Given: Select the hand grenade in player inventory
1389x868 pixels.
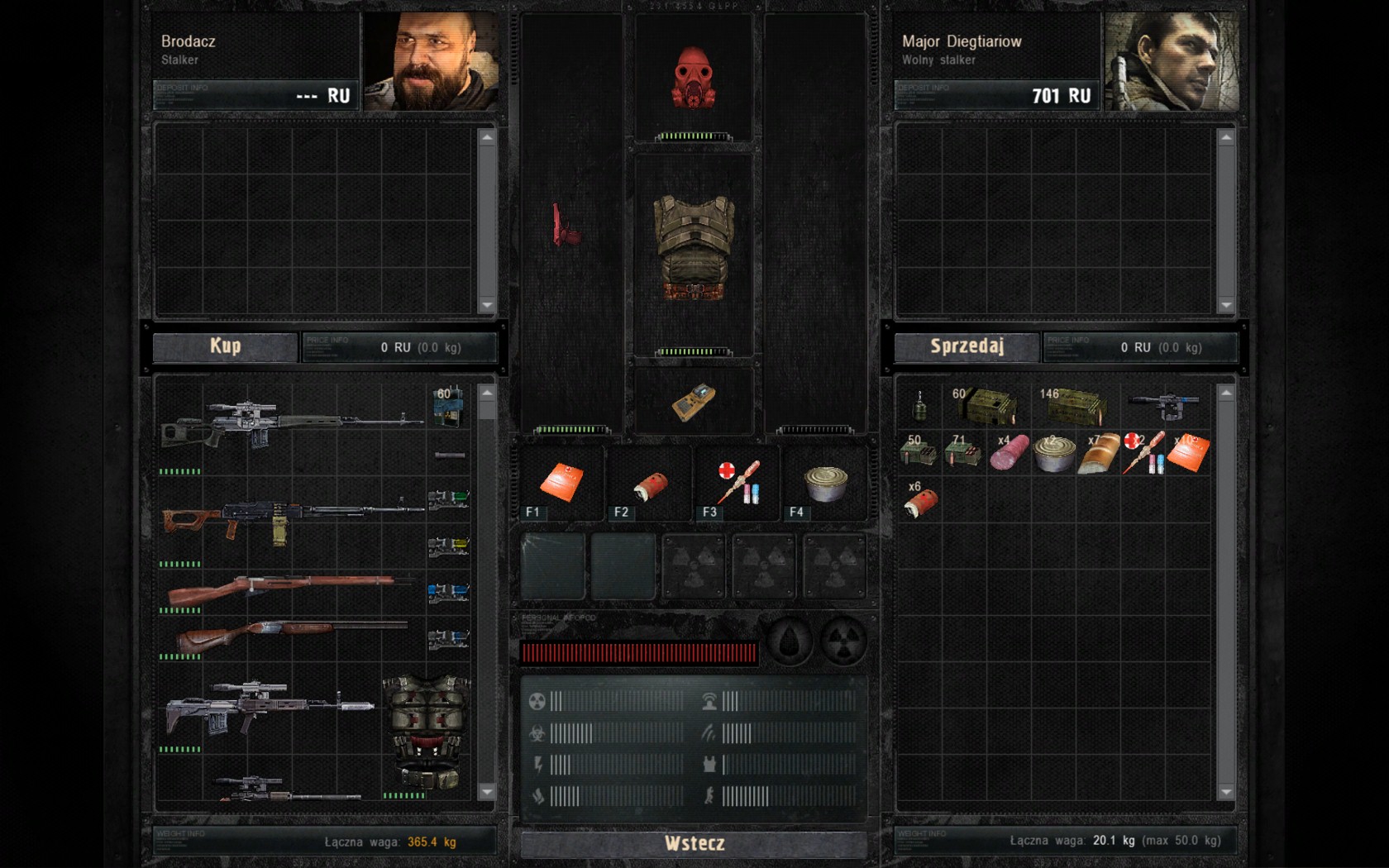Looking at the screenshot, I should pyautogui.click(x=919, y=406).
